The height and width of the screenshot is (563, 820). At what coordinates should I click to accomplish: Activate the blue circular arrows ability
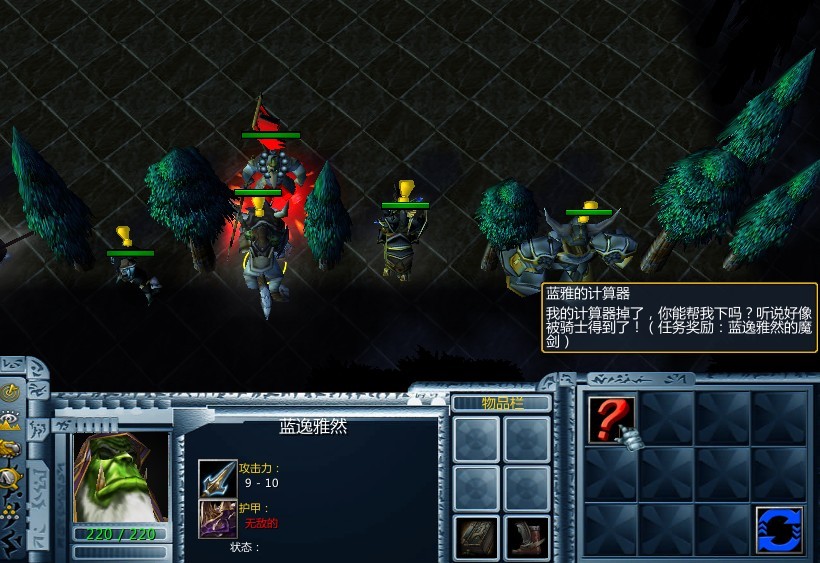pyautogui.click(x=779, y=529)
